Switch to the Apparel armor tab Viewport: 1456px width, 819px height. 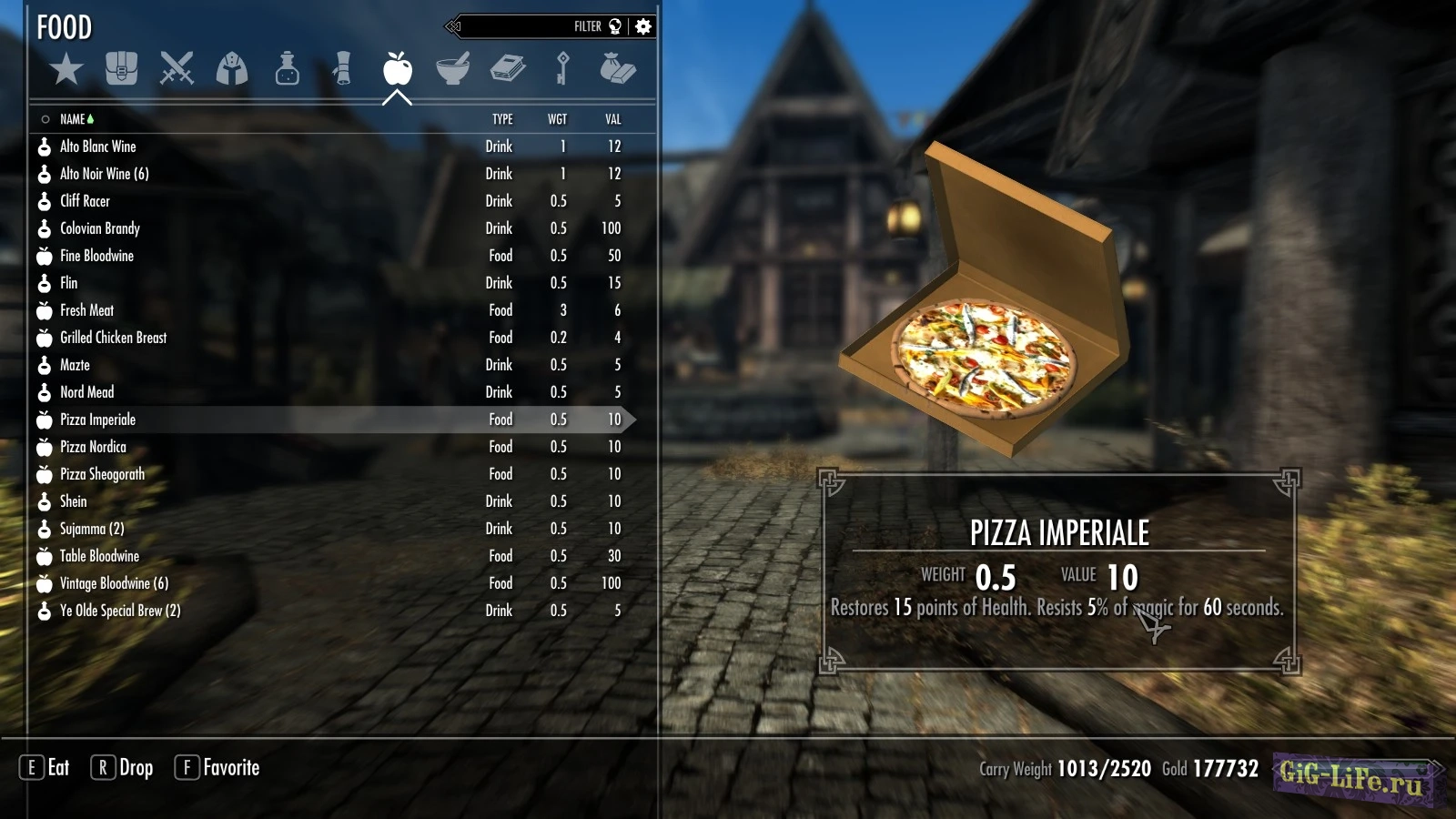pyautogui.click(x=232, y=69)
